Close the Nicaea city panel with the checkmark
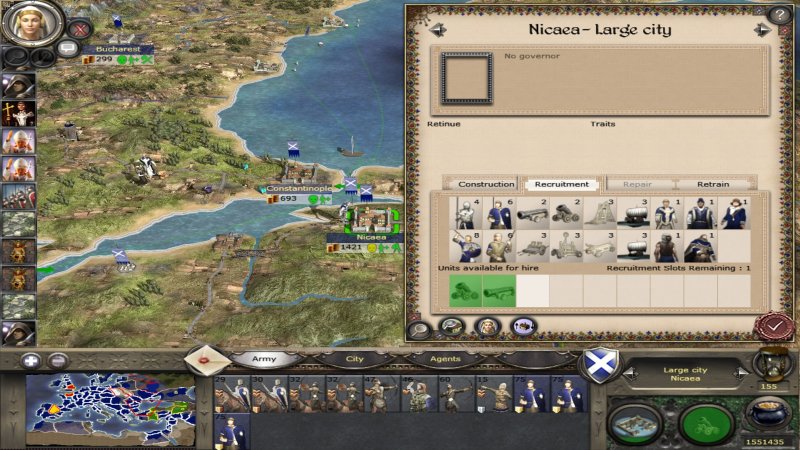The height and width of the screenshot is (450, 800). point(771,325)
